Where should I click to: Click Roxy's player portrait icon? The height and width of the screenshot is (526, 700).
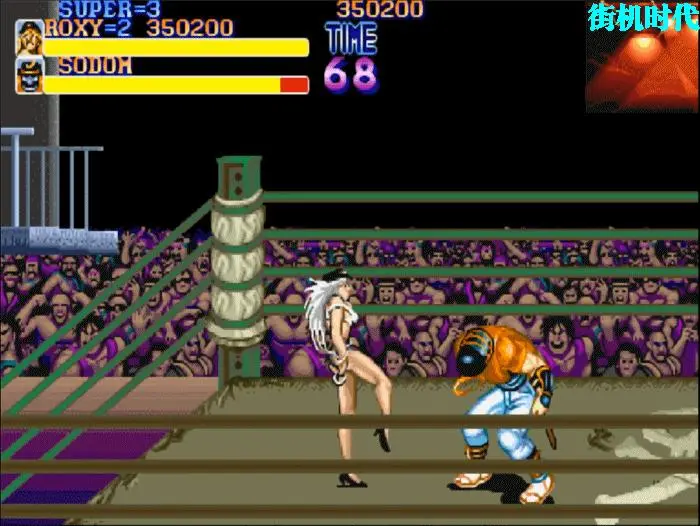pyautogui.click(x=29, y=37)
